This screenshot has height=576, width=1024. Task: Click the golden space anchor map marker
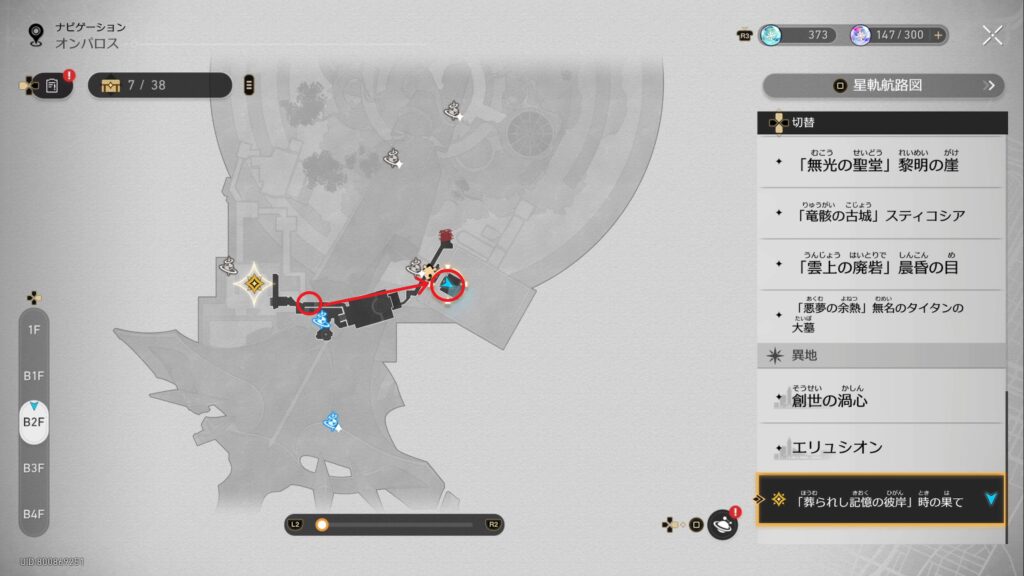[x=256, y=285]
